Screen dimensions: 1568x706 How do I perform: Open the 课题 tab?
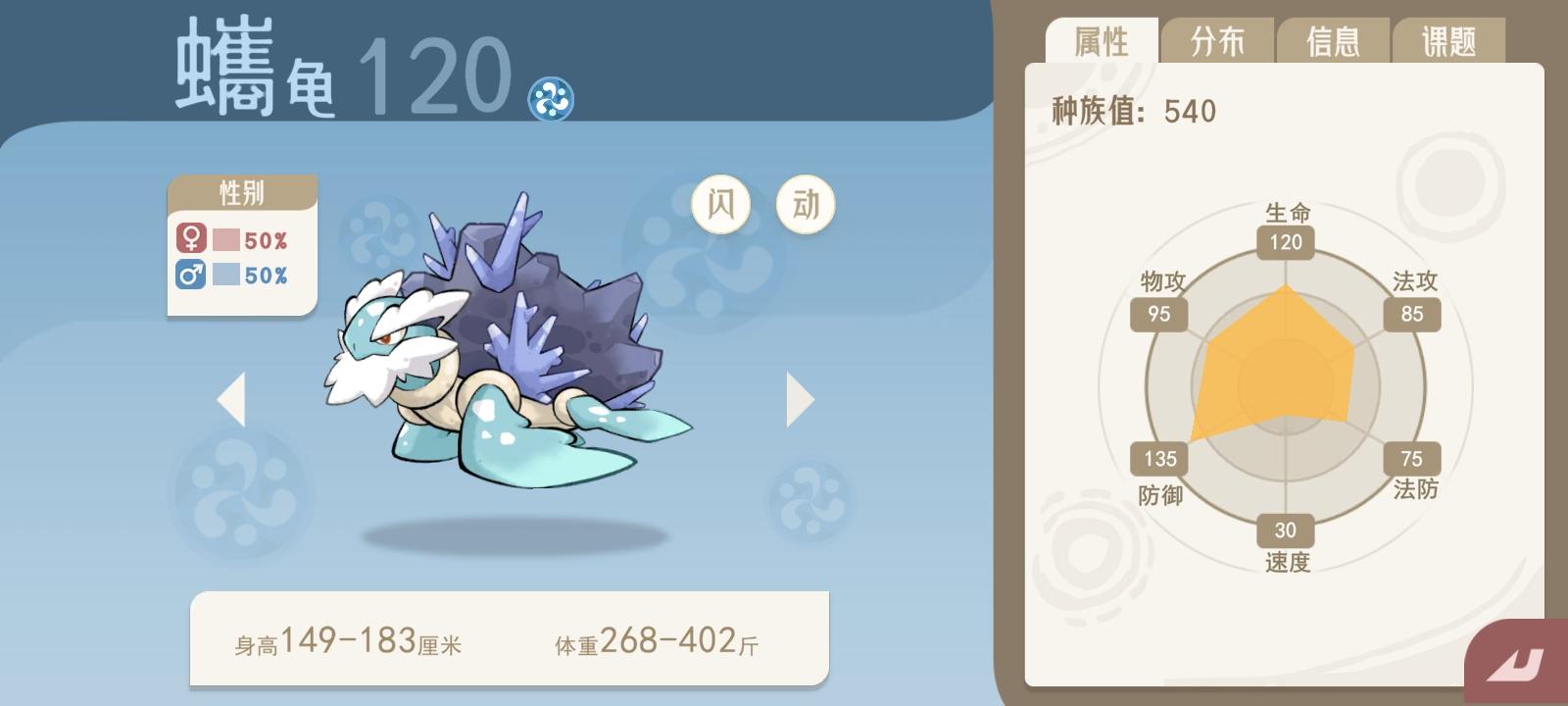1447,39
